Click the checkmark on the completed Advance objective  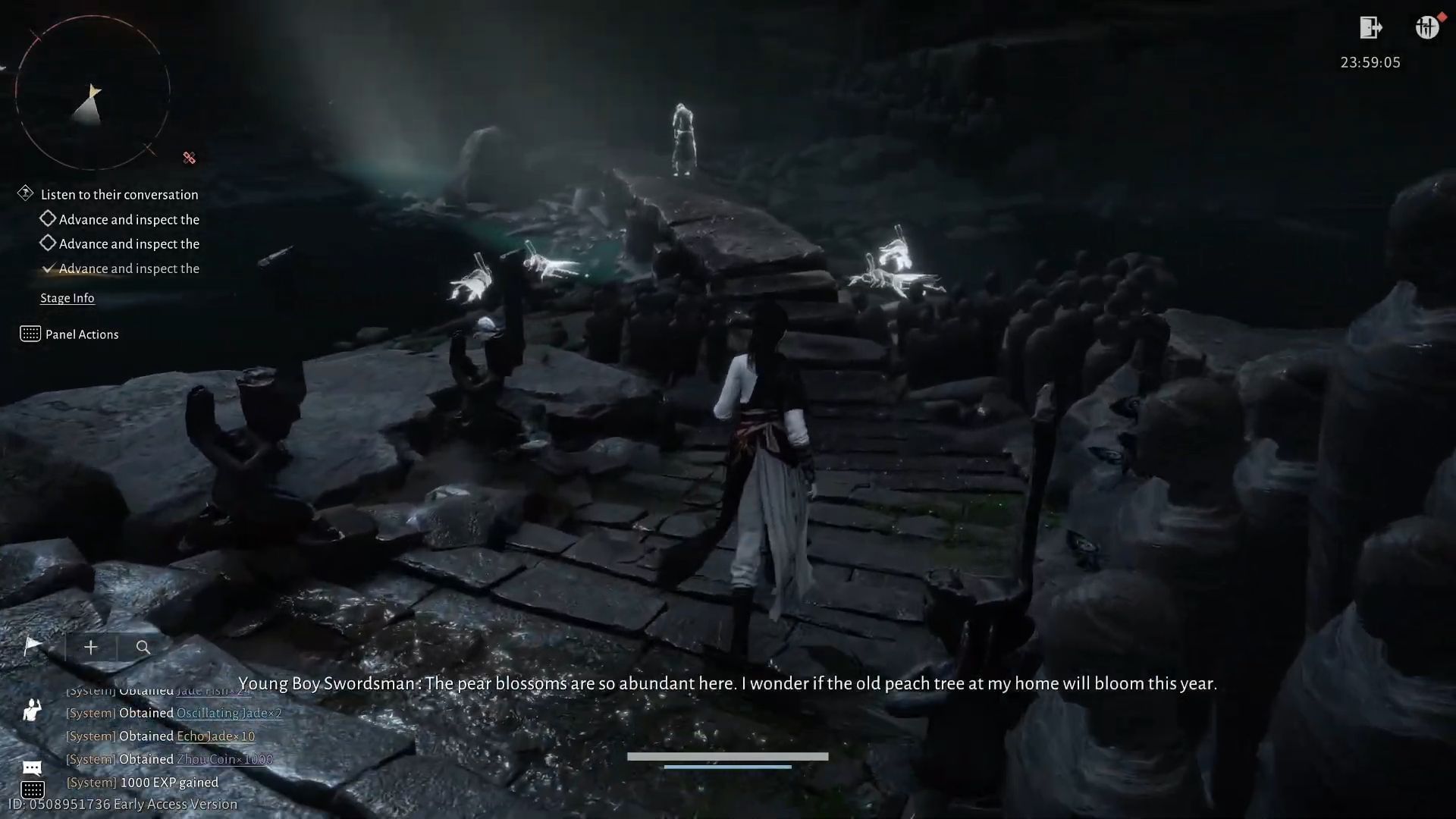coord(49,267)
